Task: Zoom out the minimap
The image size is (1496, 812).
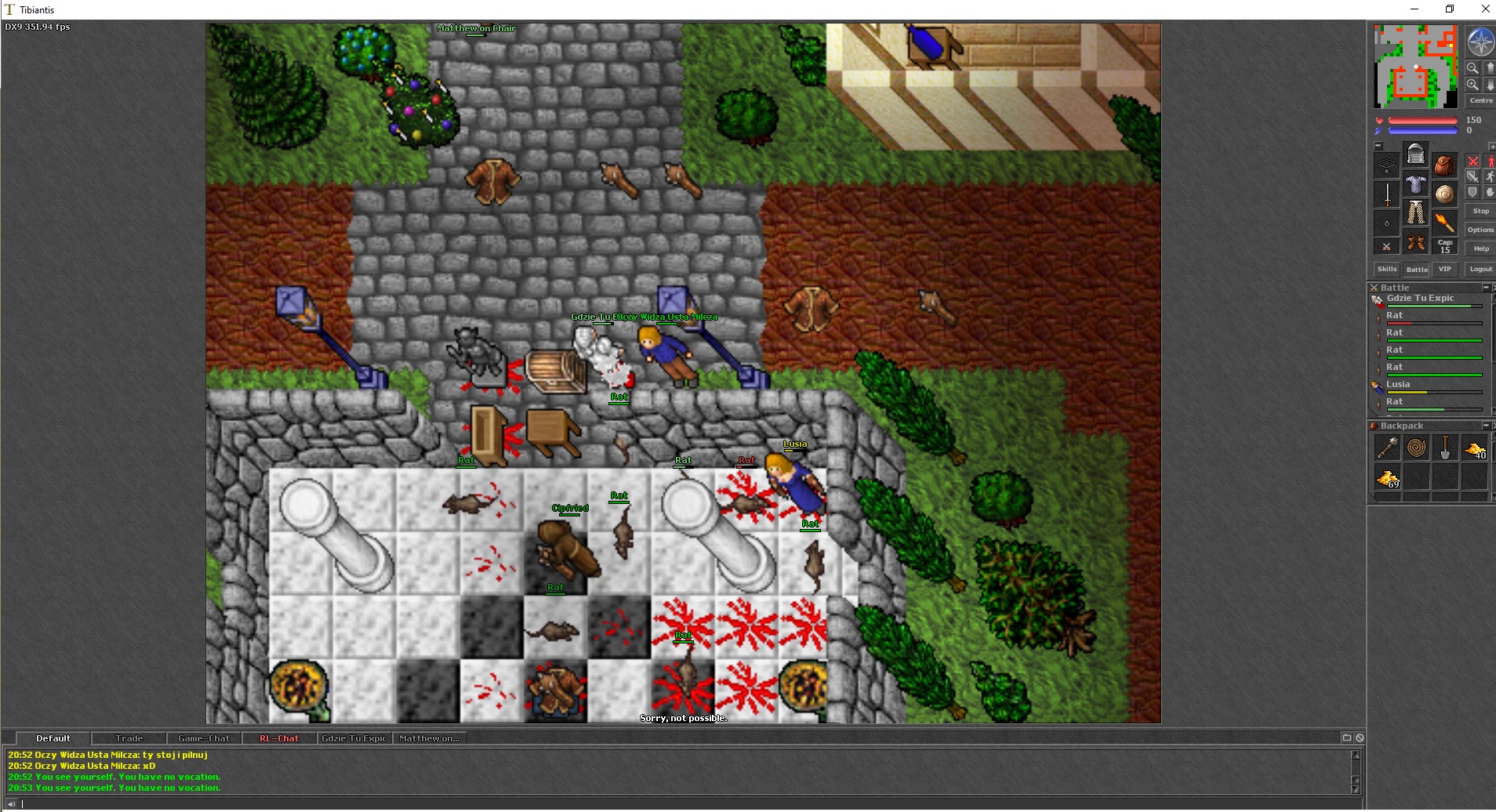Action: coord(1472,68)
